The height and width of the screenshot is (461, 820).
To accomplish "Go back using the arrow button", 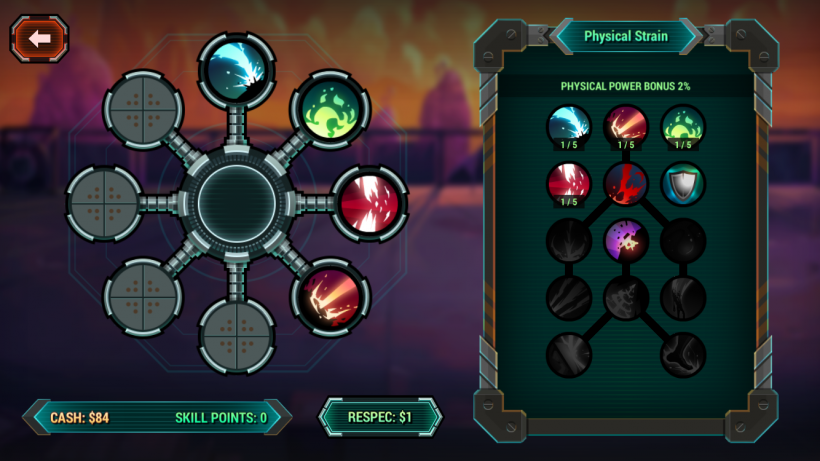I will (x=40, y=39).
